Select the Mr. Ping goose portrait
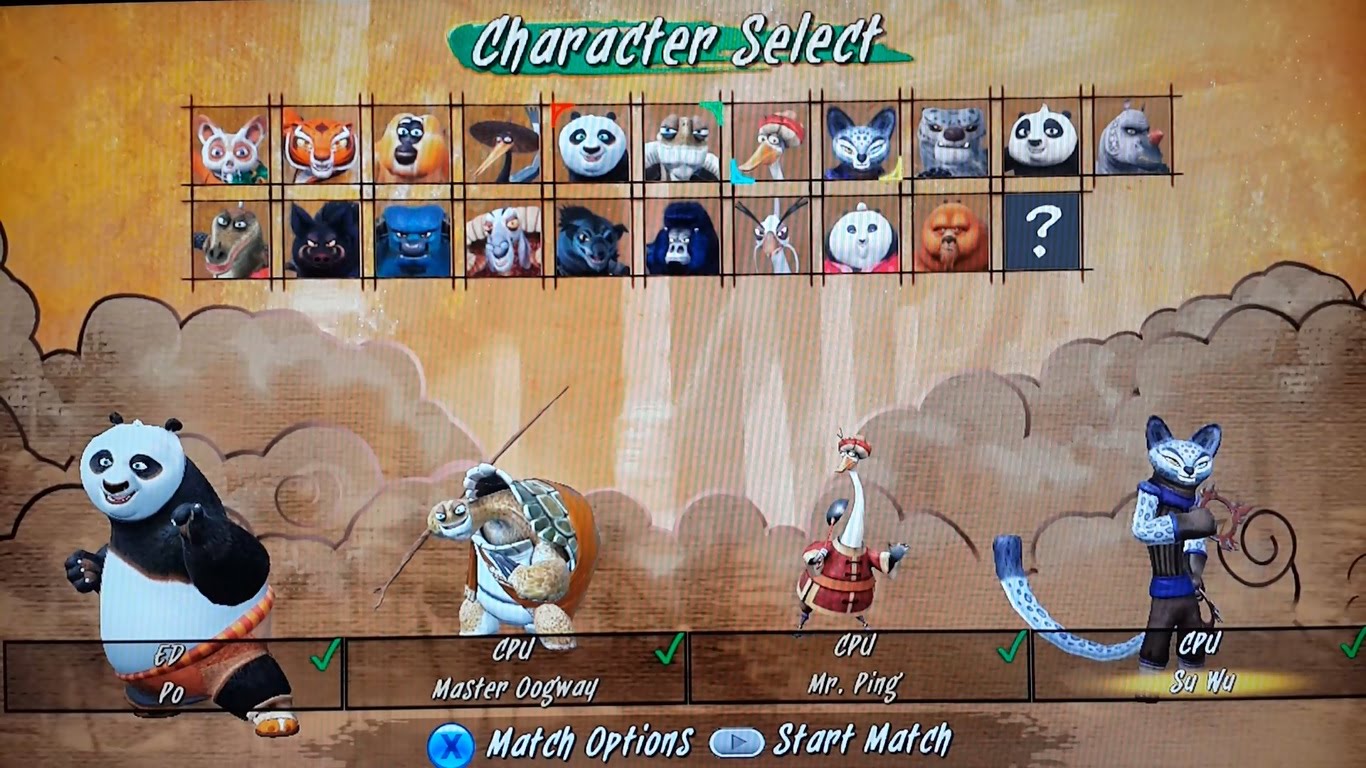 coord(772,146)
